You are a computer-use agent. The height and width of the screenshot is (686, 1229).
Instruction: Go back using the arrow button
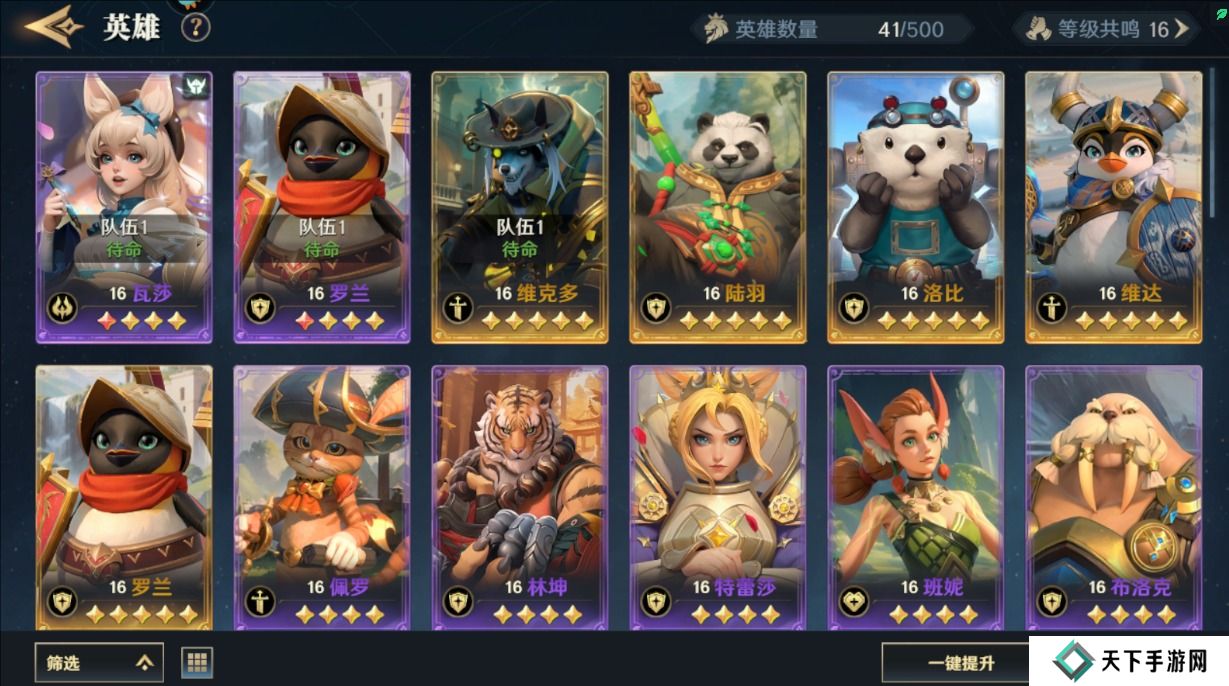54,27
